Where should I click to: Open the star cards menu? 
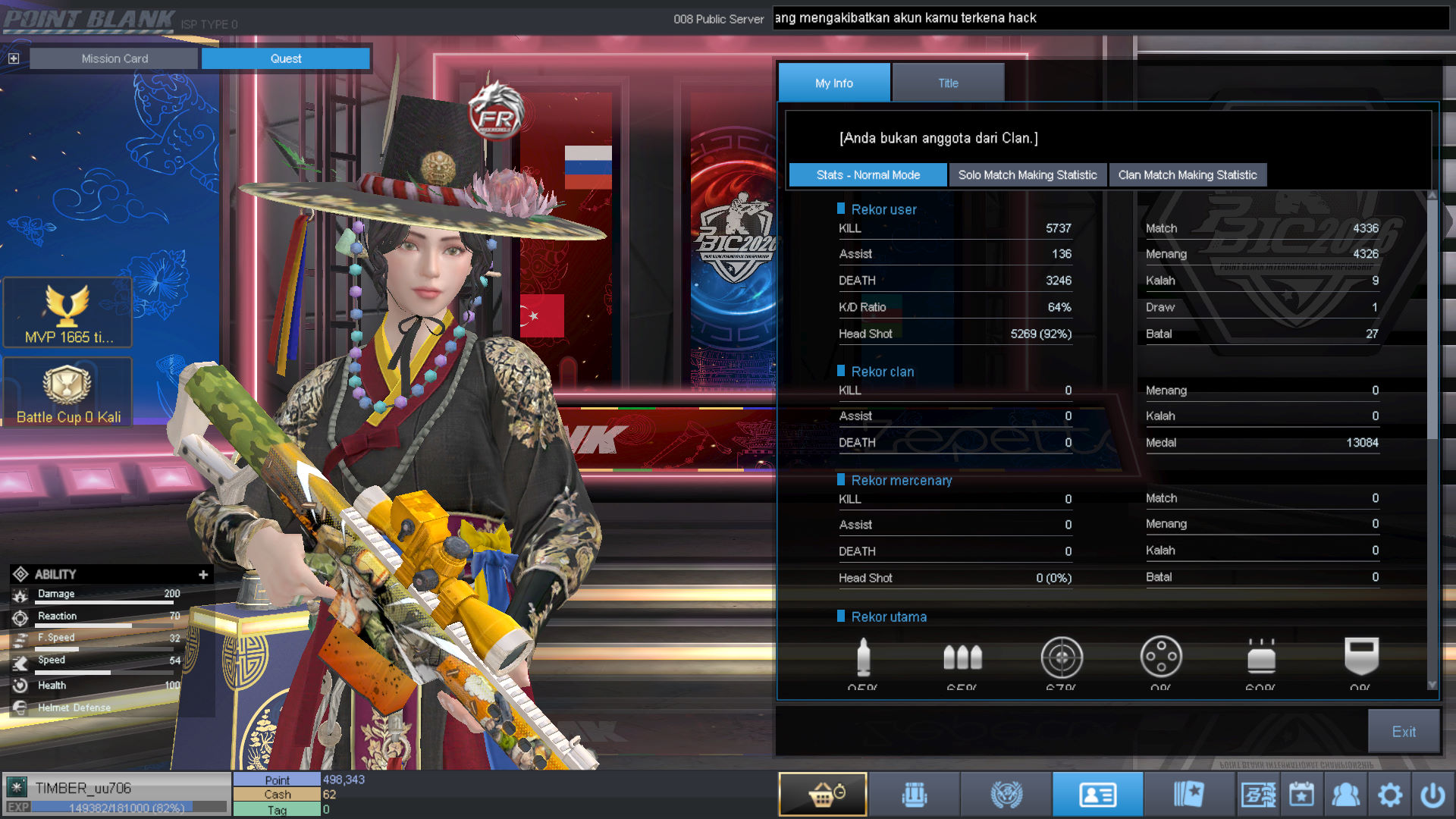(1188, 794)
